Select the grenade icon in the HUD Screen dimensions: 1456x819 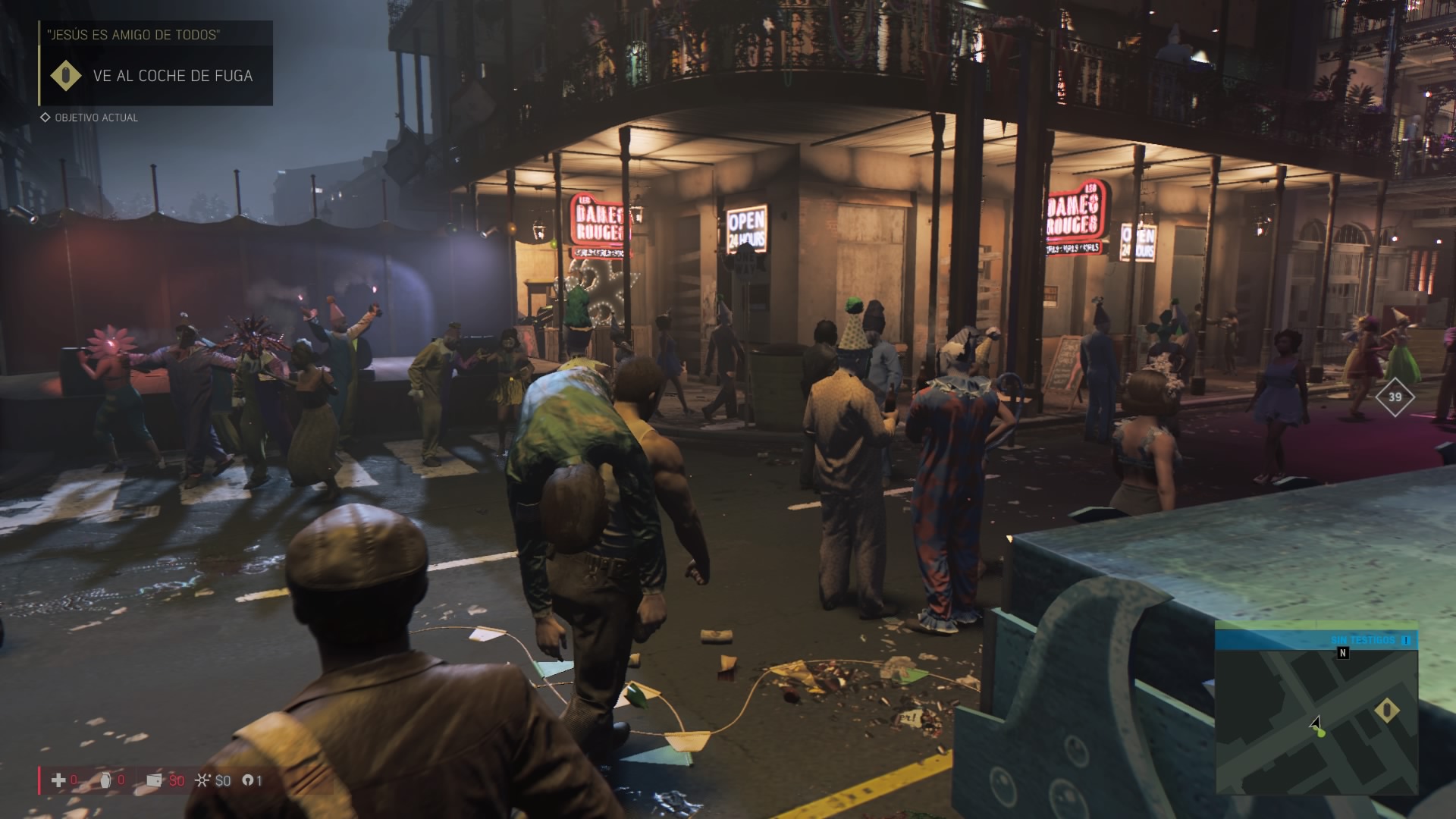[105, 780]
